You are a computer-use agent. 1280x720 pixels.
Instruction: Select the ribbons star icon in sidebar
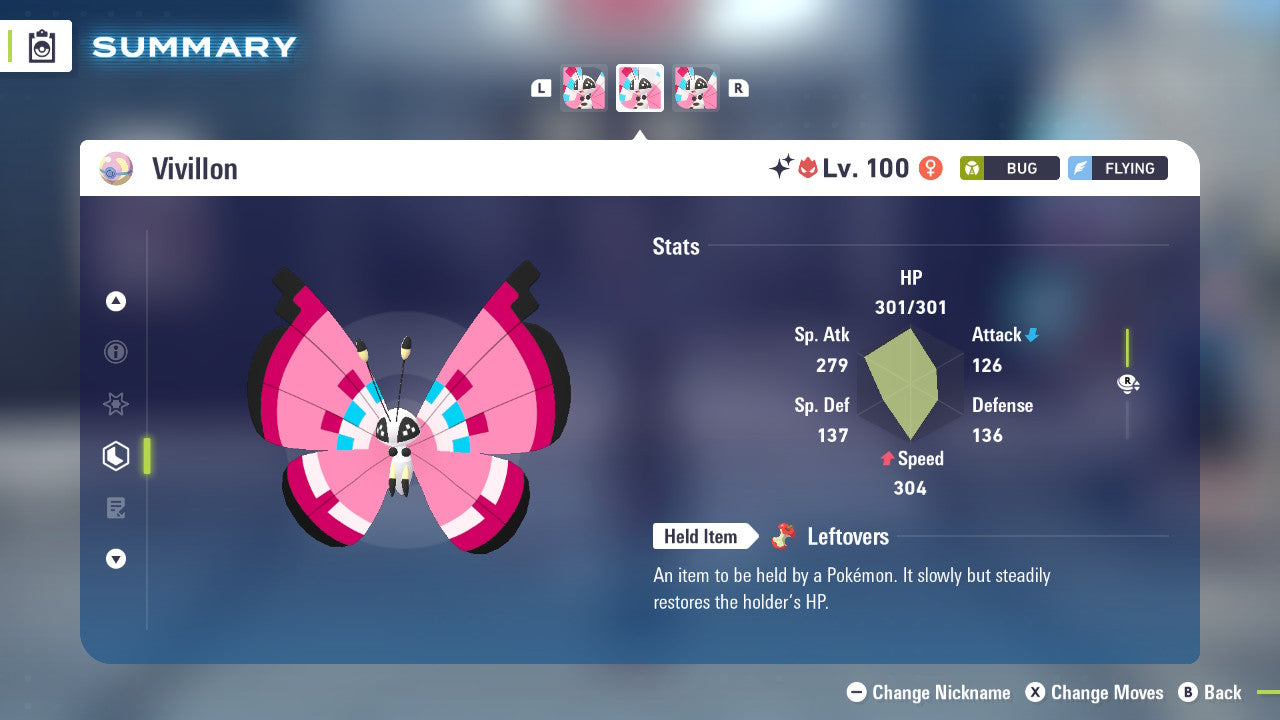115,404
